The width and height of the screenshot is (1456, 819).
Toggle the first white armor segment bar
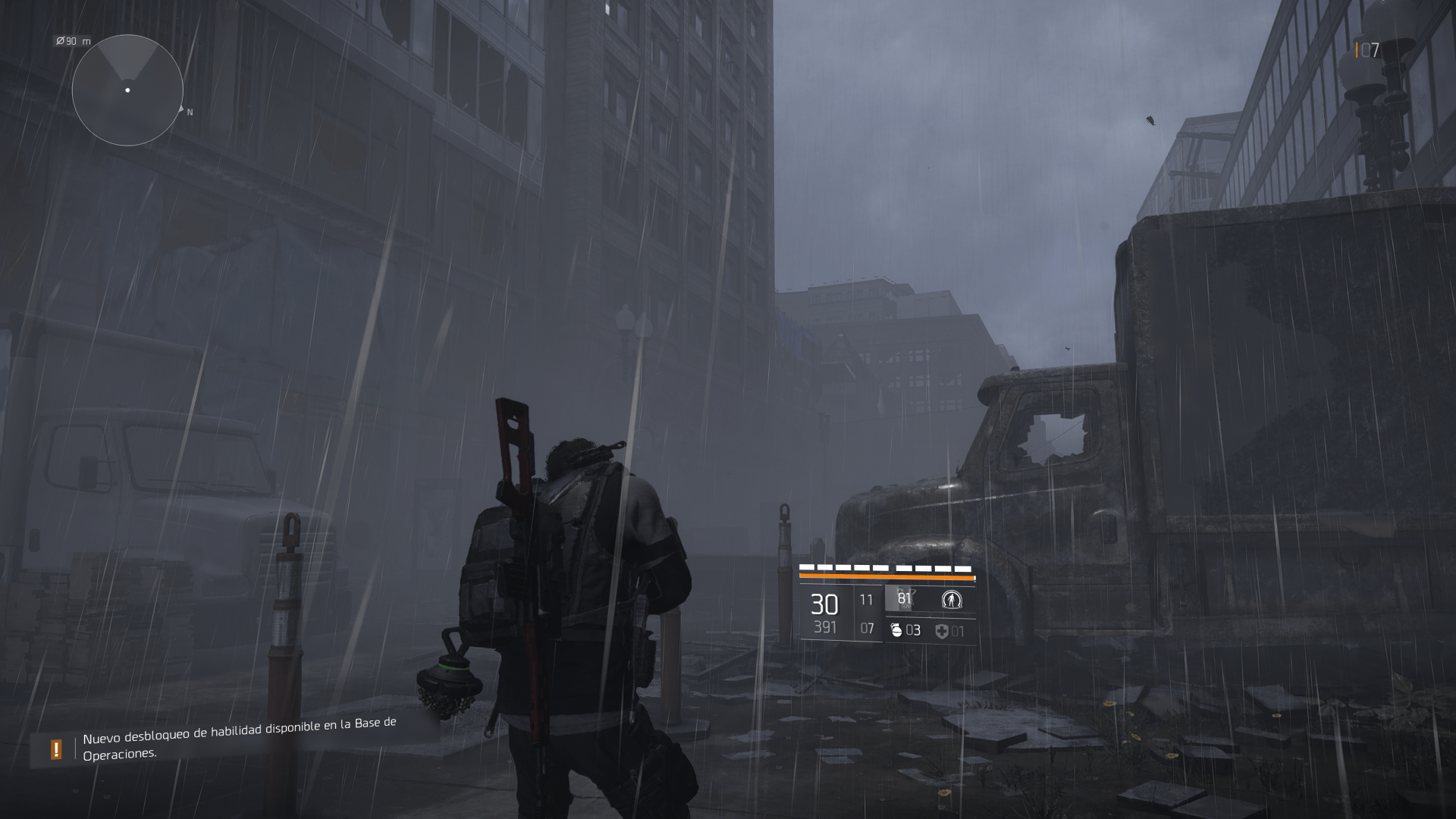(x=806, y=566)
